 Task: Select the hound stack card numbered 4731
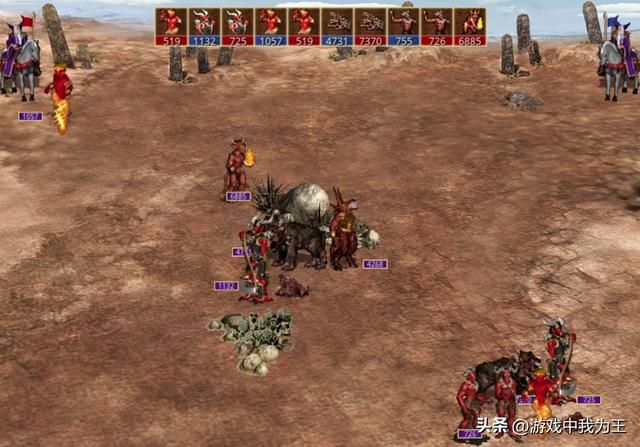pos(337,26)
